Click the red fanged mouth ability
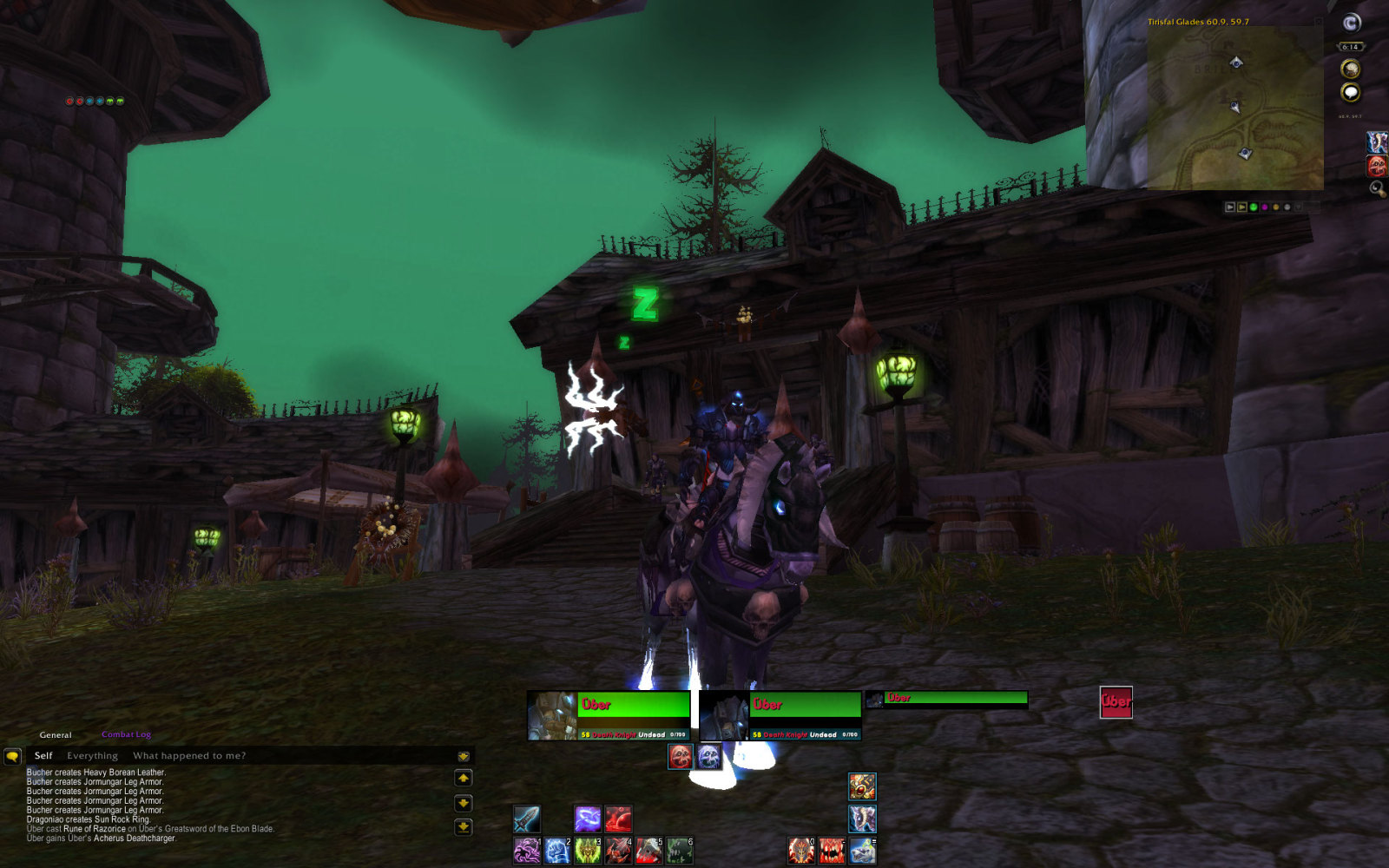Viewport: 1389px width, 868px height. point(831,851)
